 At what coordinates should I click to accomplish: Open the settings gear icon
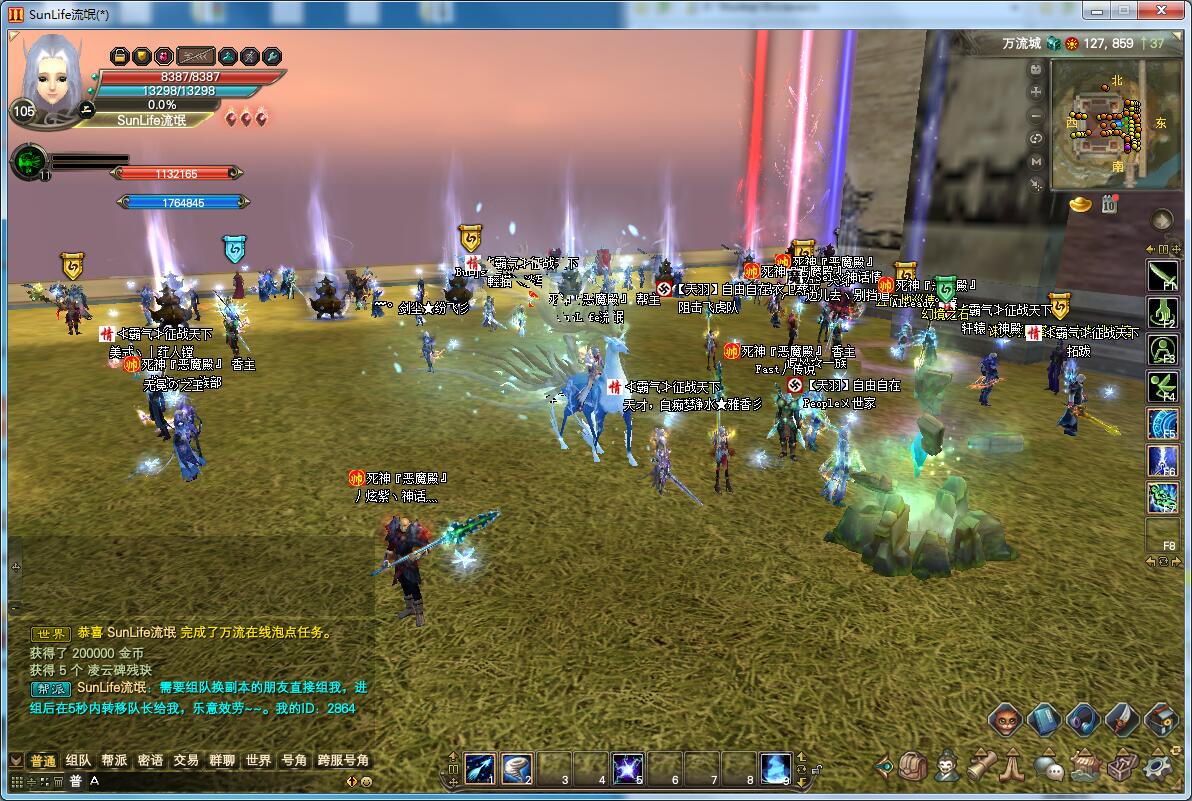(1157, 766)
